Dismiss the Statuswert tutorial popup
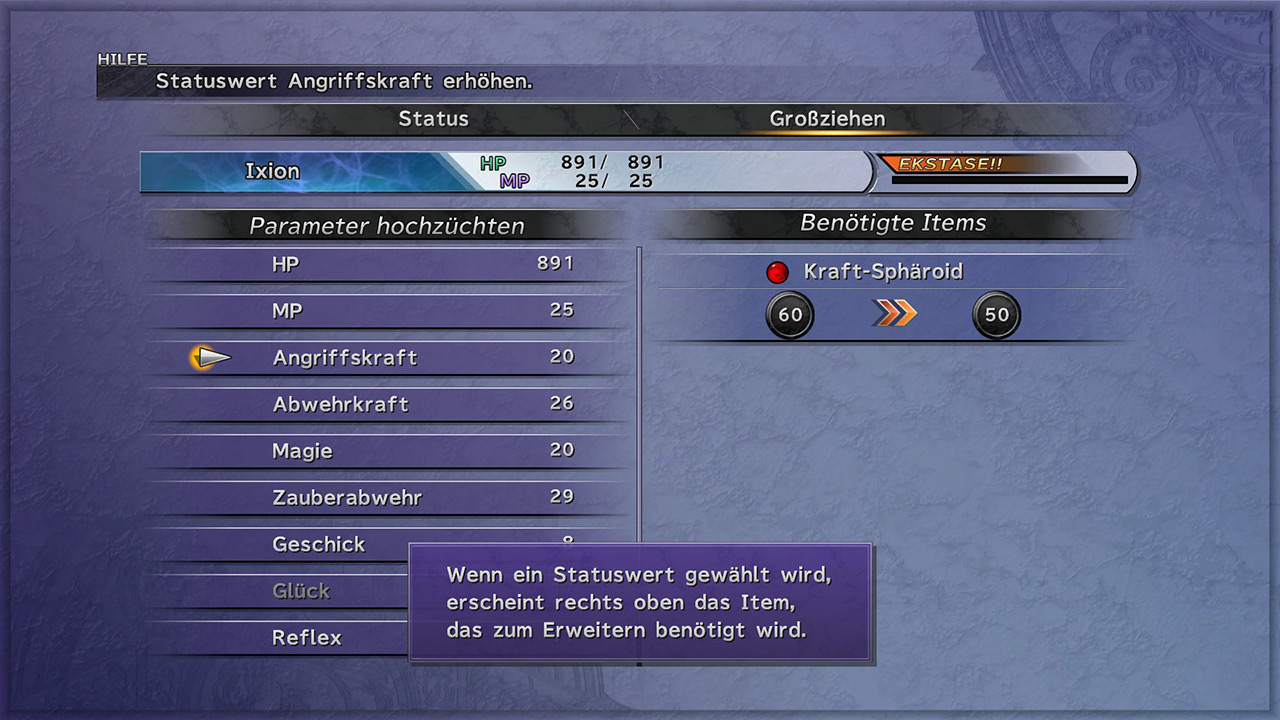Viewport: 1280px width, 720px height. [640, 603]
